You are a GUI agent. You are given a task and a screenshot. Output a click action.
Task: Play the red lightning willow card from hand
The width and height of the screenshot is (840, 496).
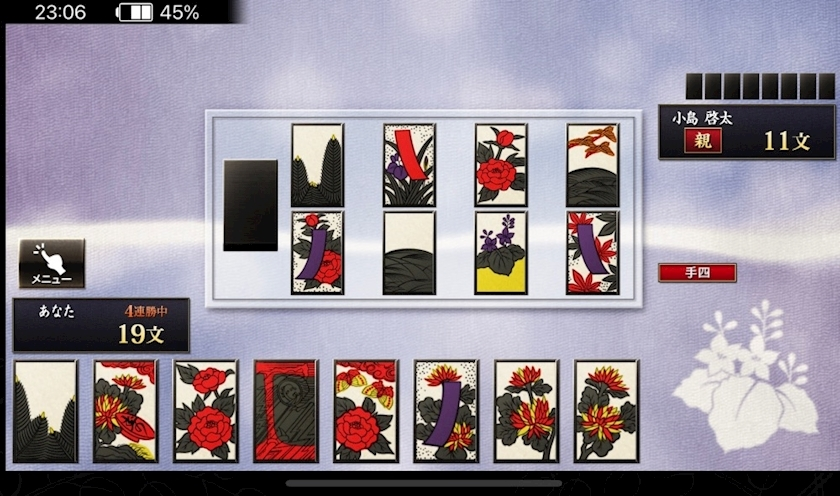pos(285,410)
